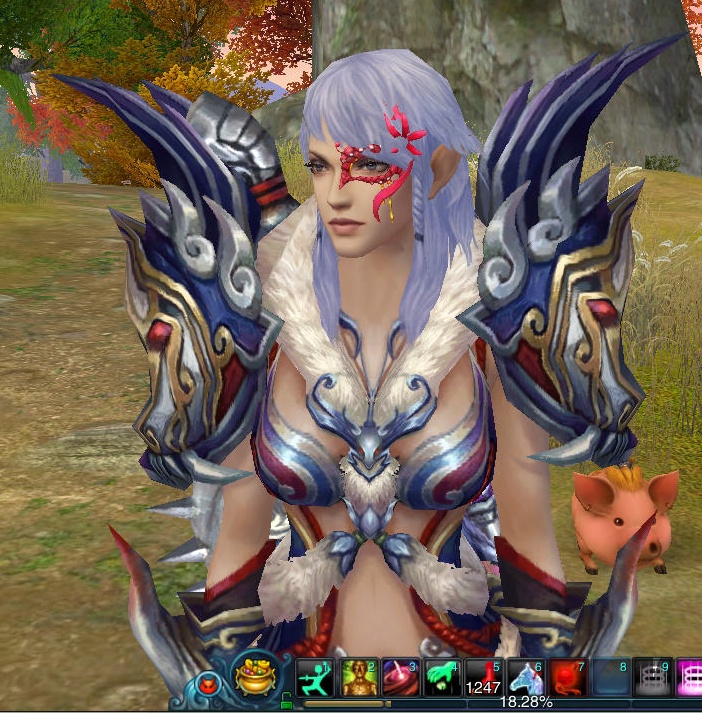Viewport: 702px width, 713px height.
Task: Activate the pink spinning top skill
Action: click(399, 677)
